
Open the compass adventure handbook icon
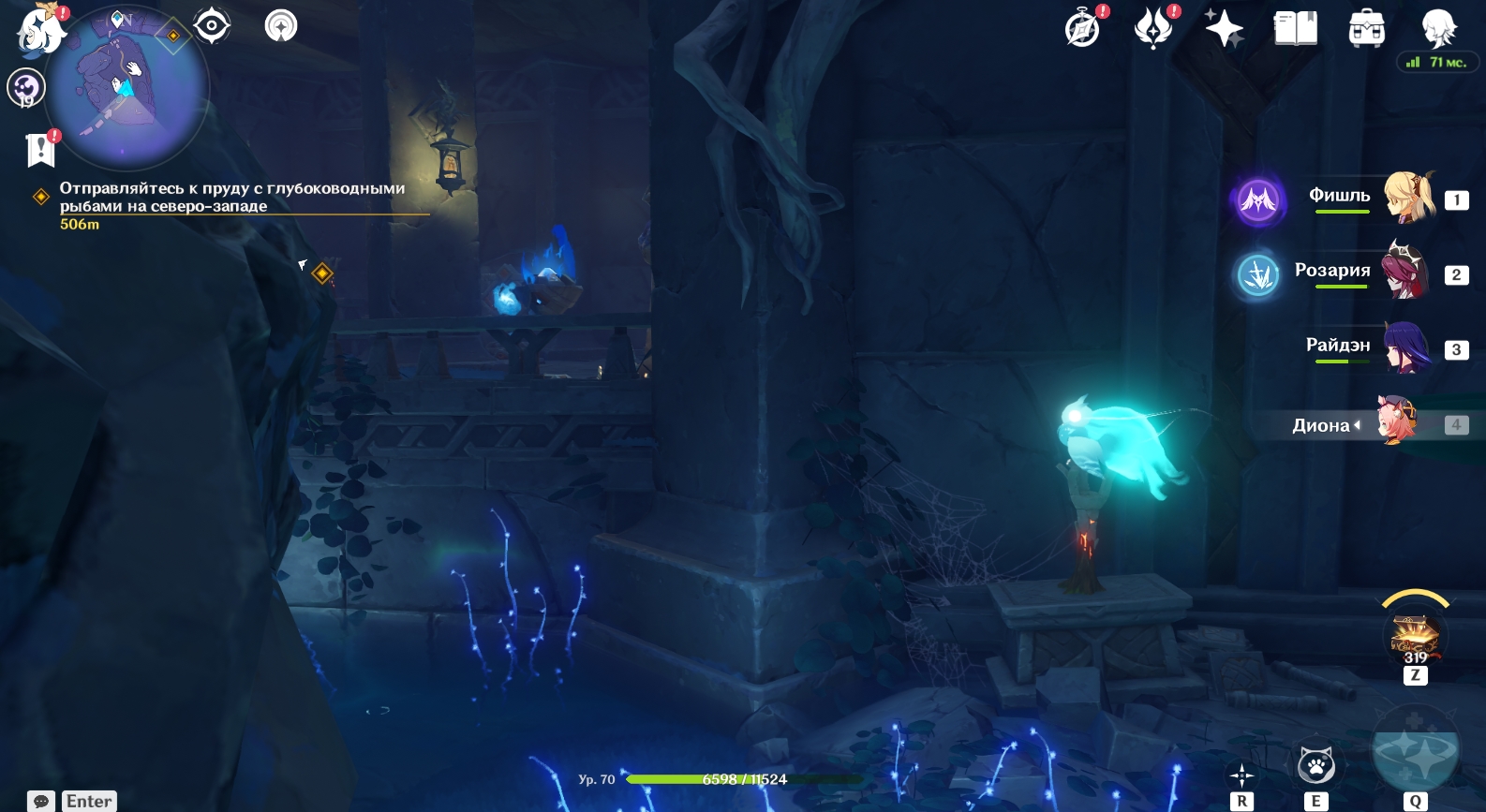(1082, 28)
